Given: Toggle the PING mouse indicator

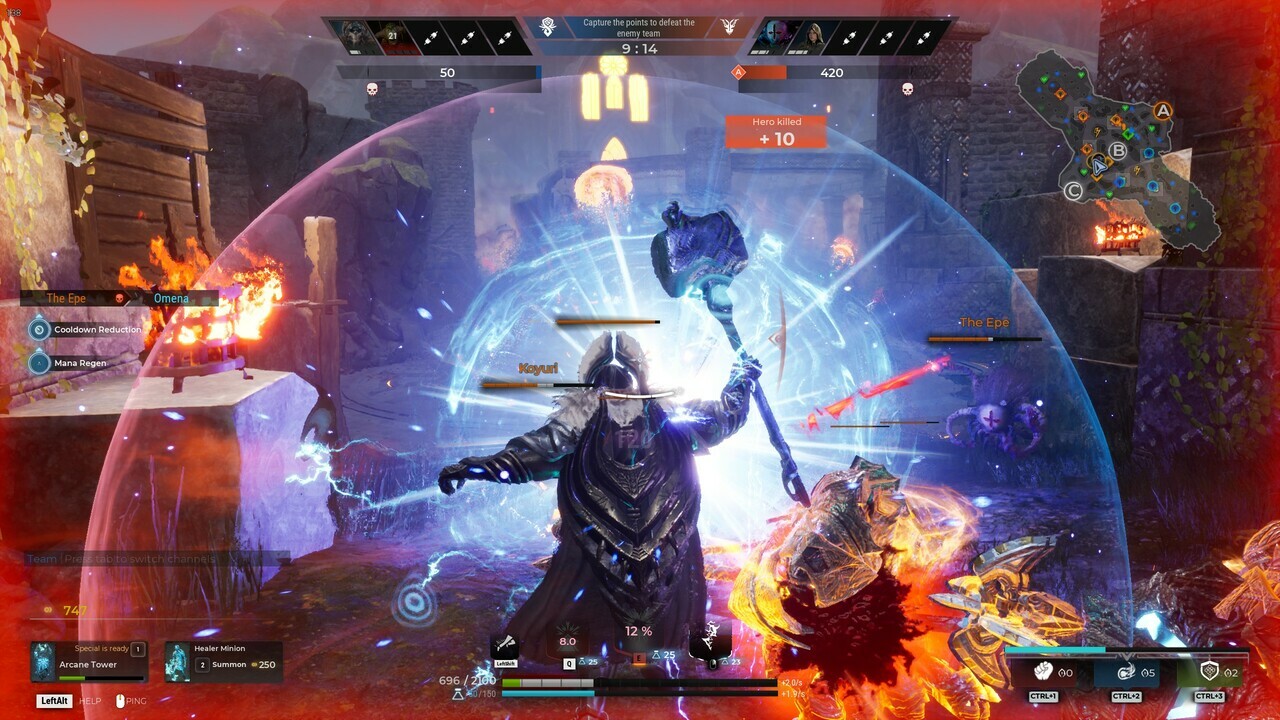Looking at the screenshot, I should (x=120, y=701).
